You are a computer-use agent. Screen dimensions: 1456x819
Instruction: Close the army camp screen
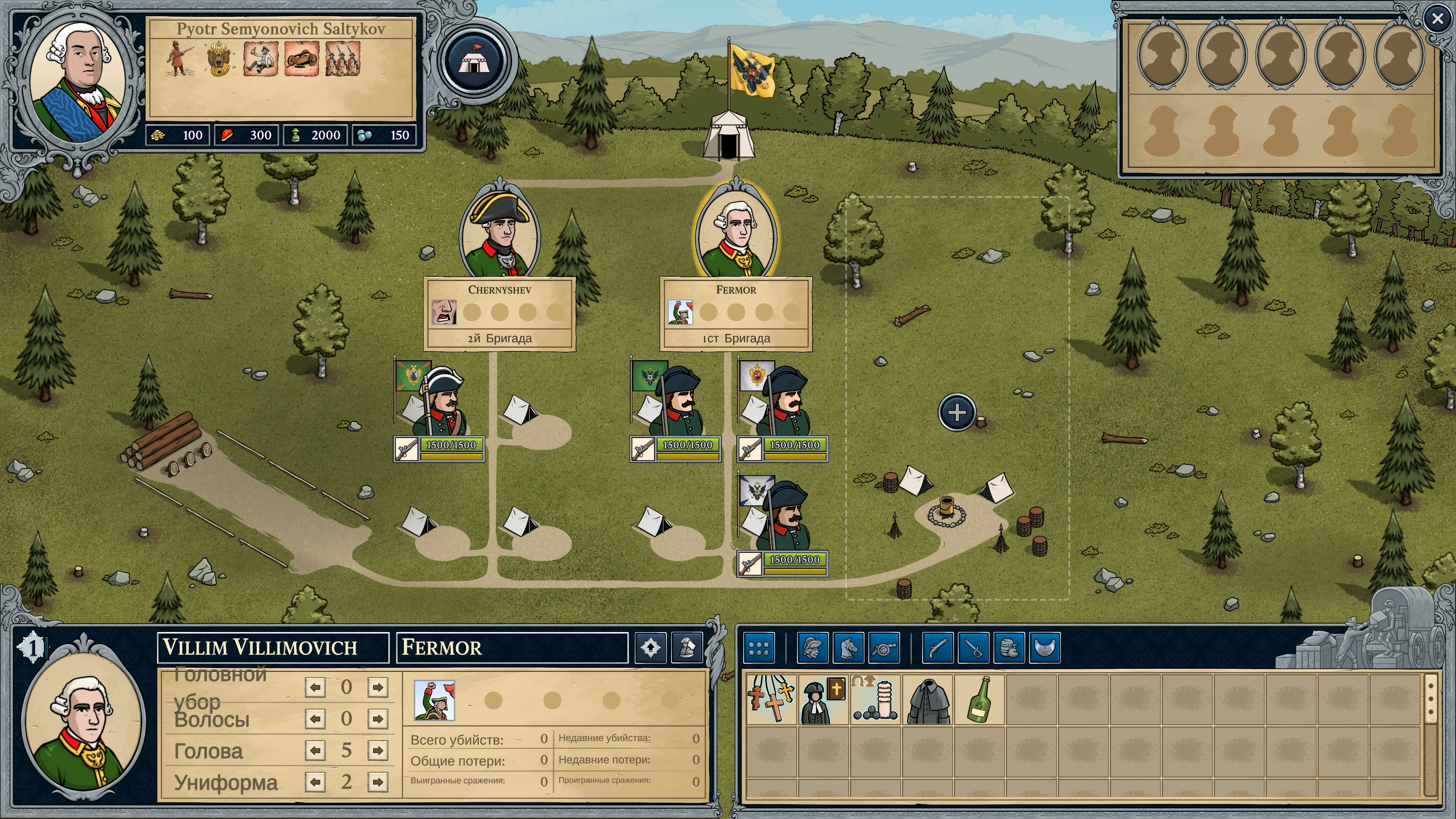click(x=1437, y=19)
